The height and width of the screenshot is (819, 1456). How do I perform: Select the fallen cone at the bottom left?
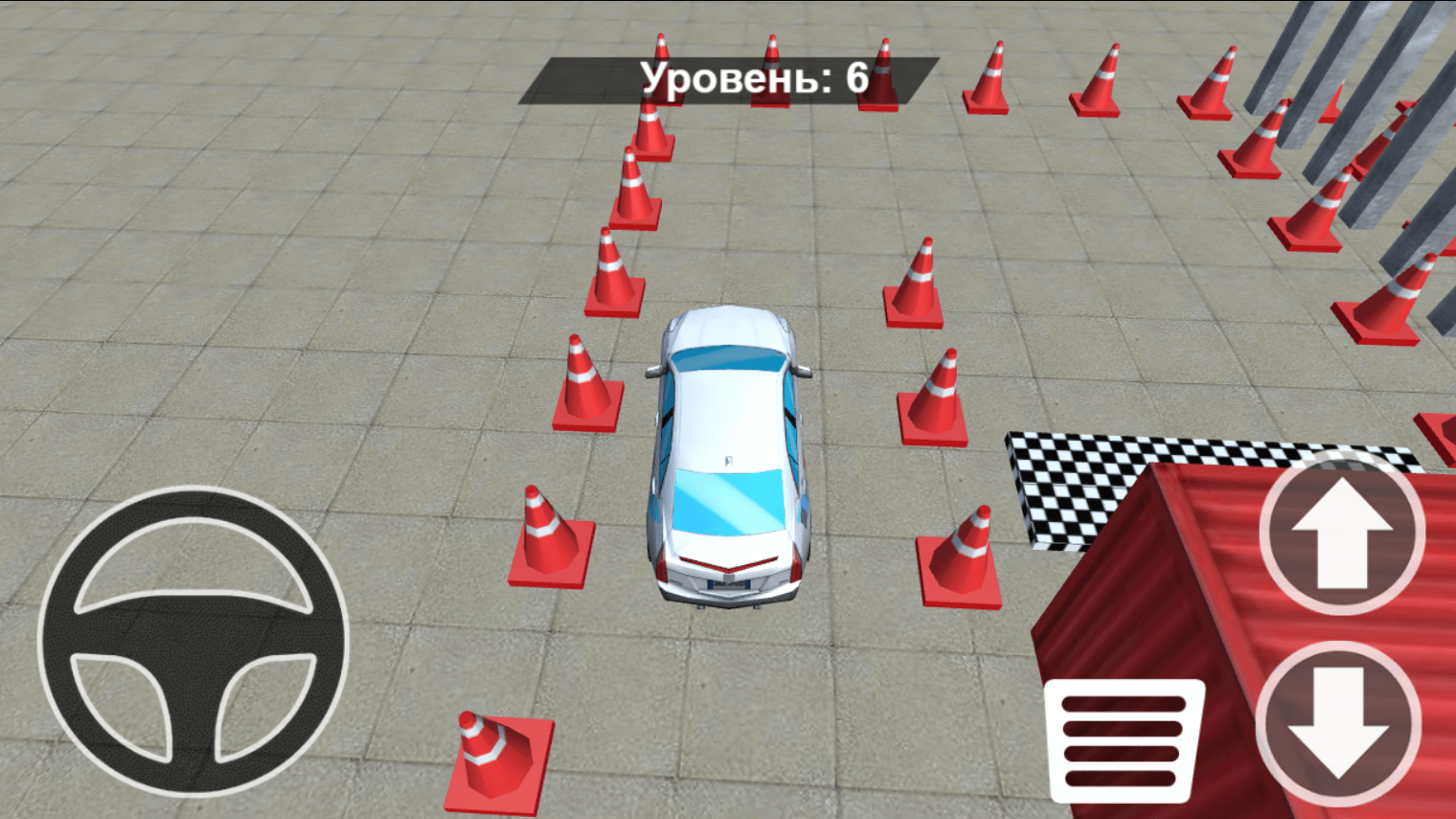(x=498, y=752)
